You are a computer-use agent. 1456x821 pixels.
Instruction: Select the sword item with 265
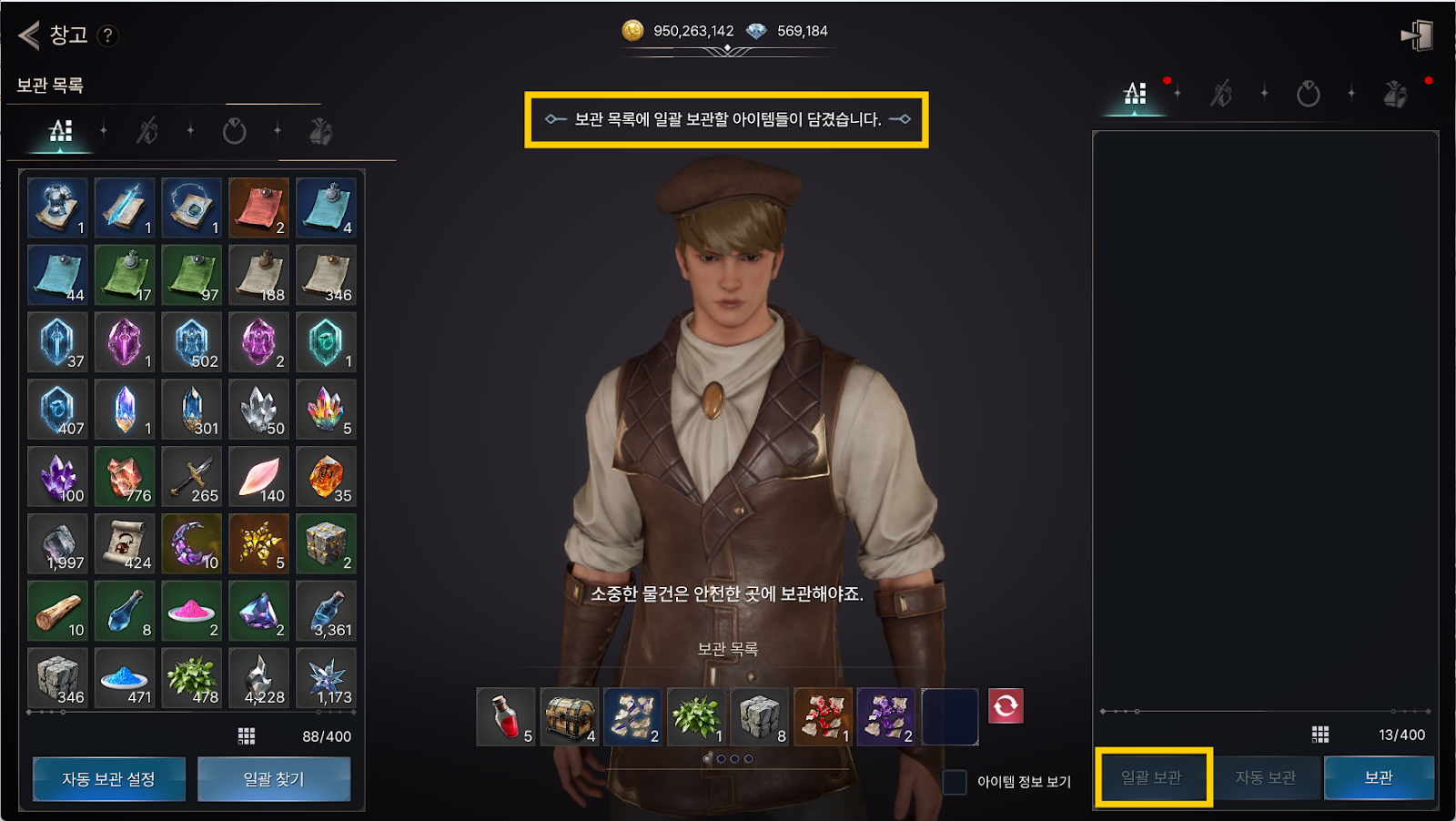192,477
